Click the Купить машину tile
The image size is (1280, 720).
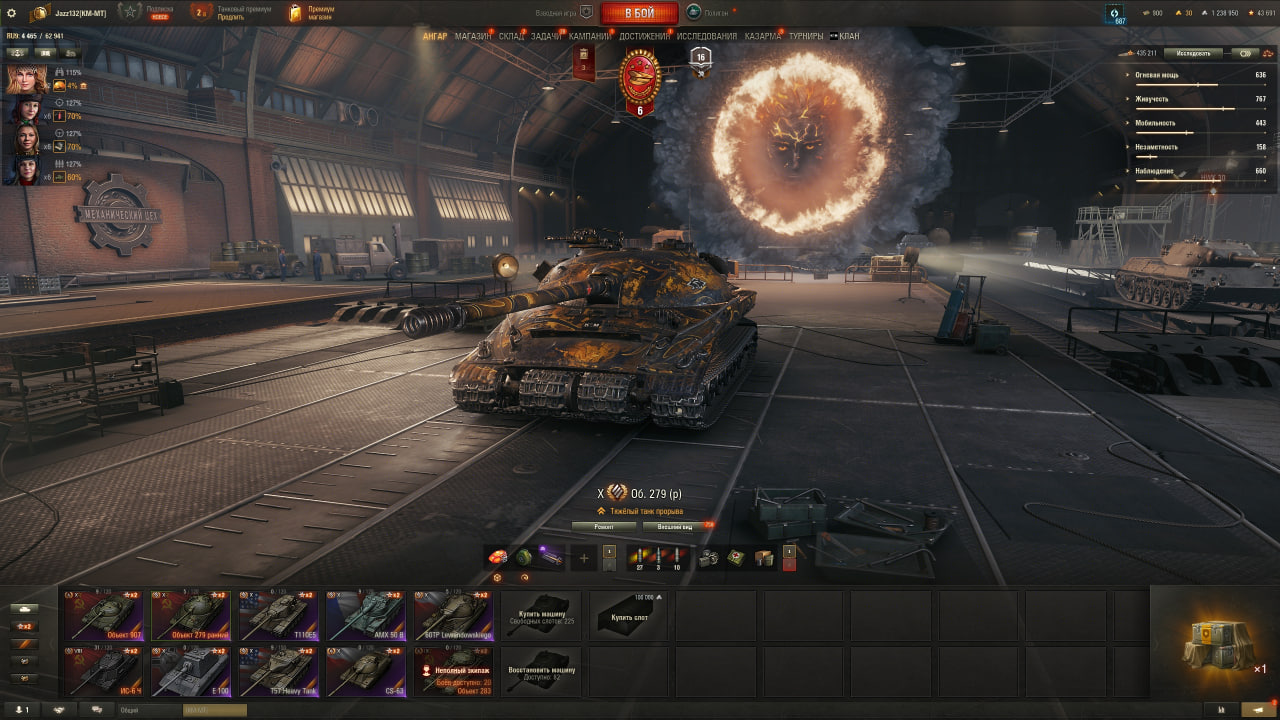point(541,615)
